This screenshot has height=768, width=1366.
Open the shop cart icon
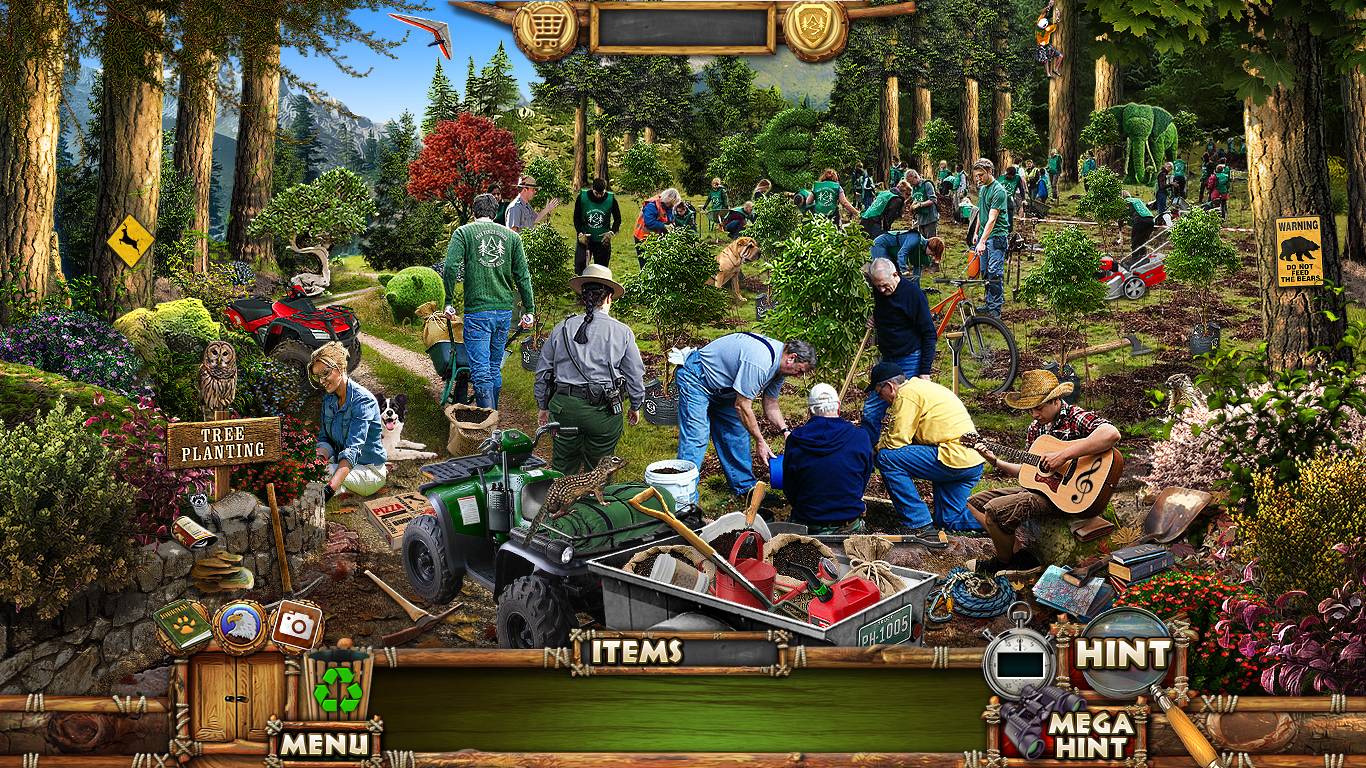click(546, 31)
